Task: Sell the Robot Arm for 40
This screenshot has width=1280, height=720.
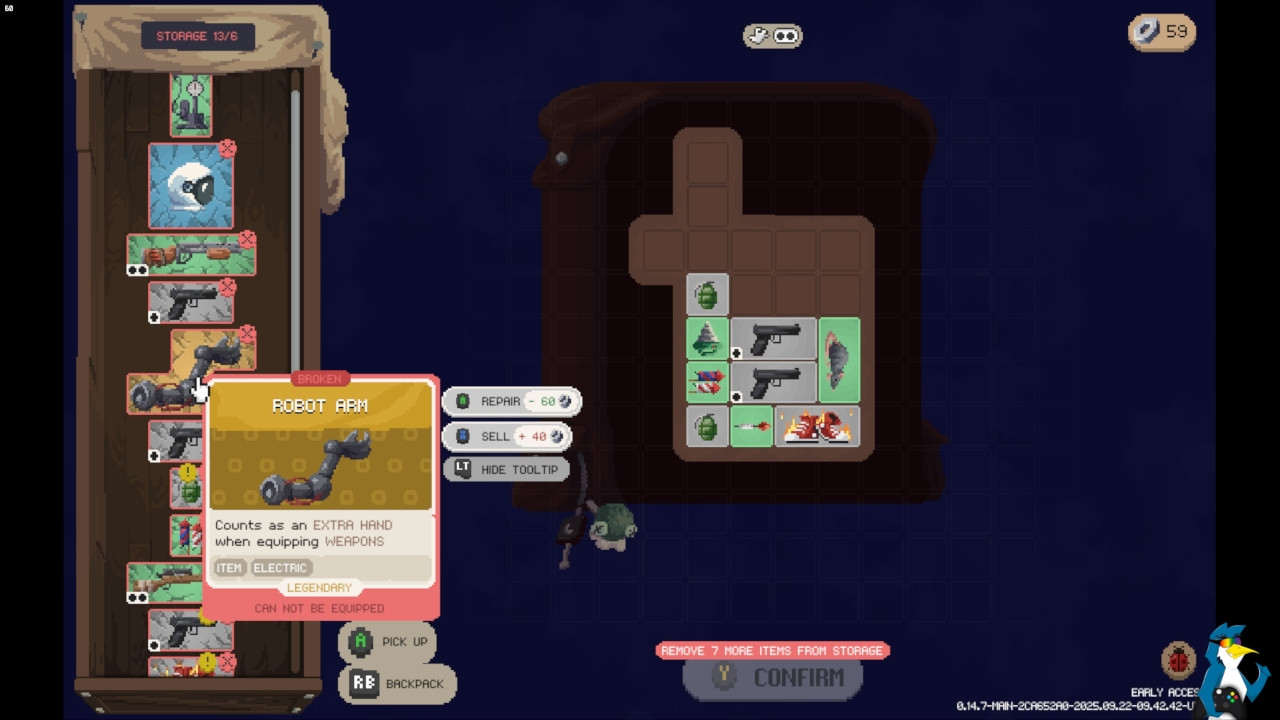Action: 510,436
